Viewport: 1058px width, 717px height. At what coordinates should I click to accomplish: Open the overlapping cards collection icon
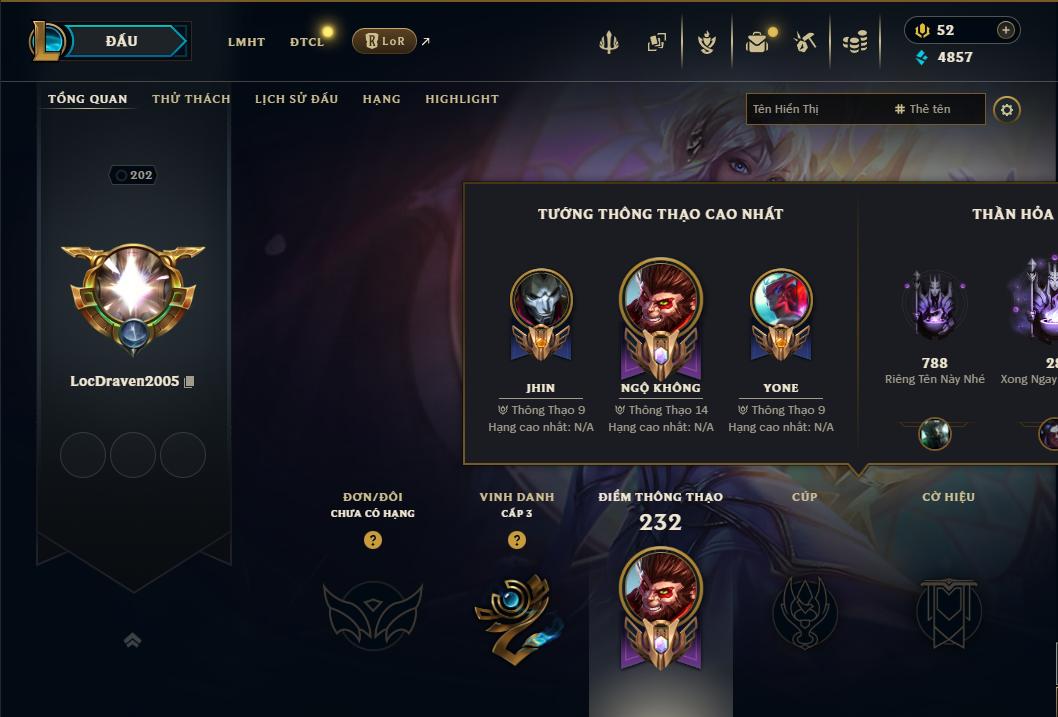point(657,42)
